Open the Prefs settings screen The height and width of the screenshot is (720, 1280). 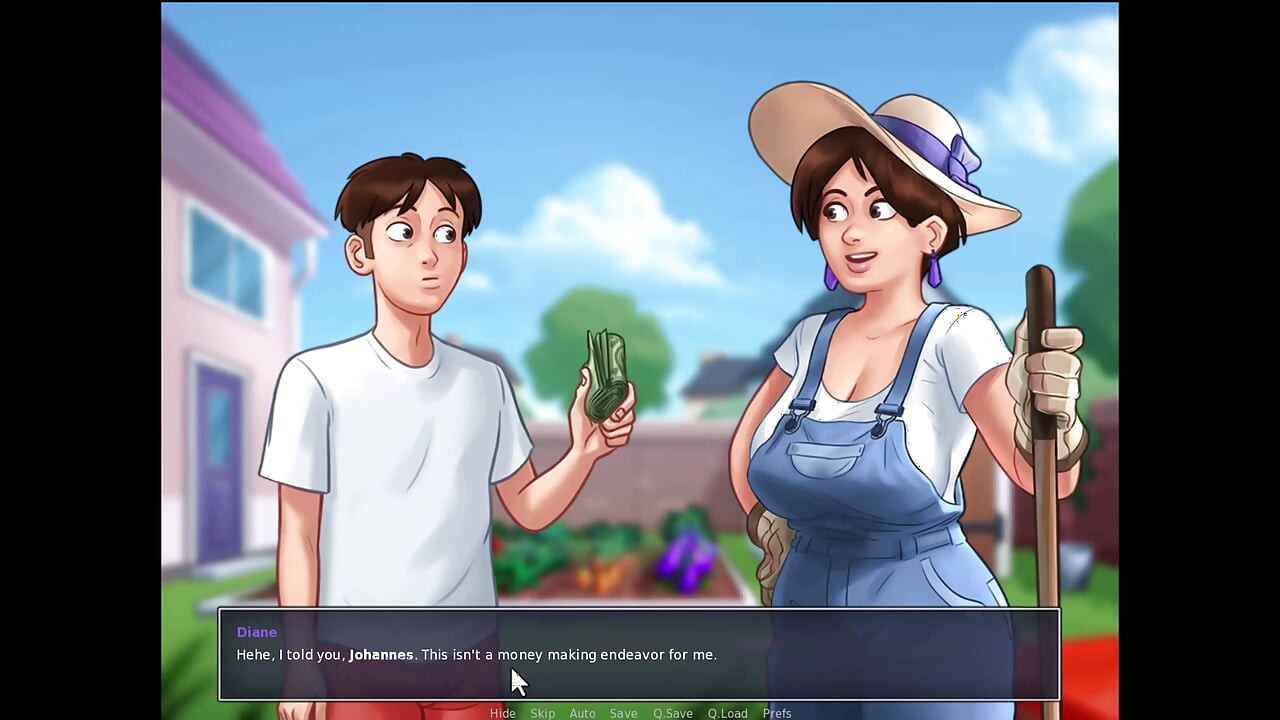[777, 713]
